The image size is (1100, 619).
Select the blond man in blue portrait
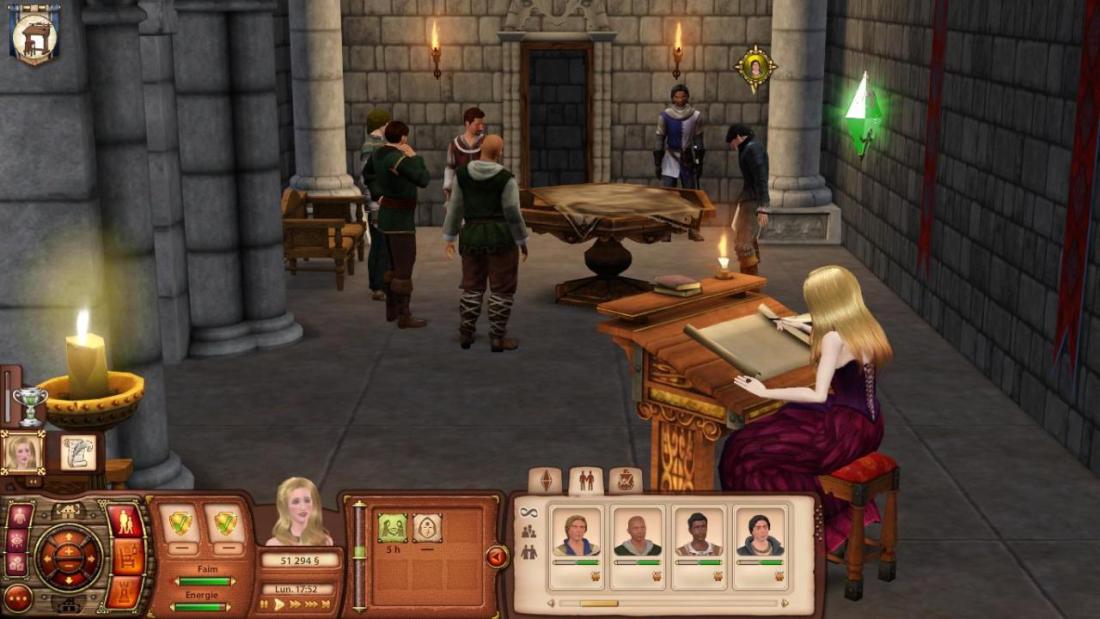click(577, 533)
